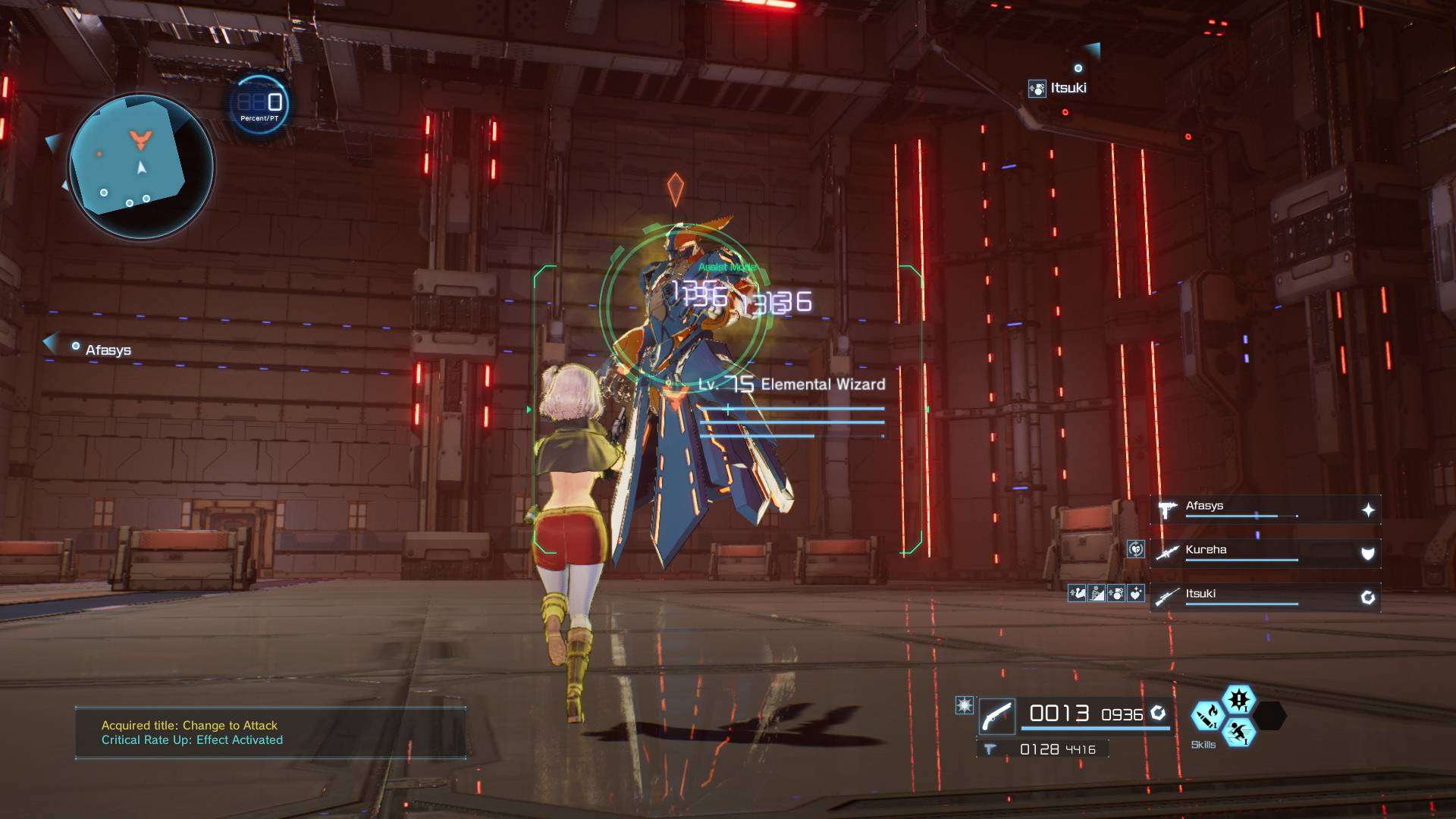Click the empty black hexagon skill slot
The image size is (1456, 819).
(x=1270, y=716)
